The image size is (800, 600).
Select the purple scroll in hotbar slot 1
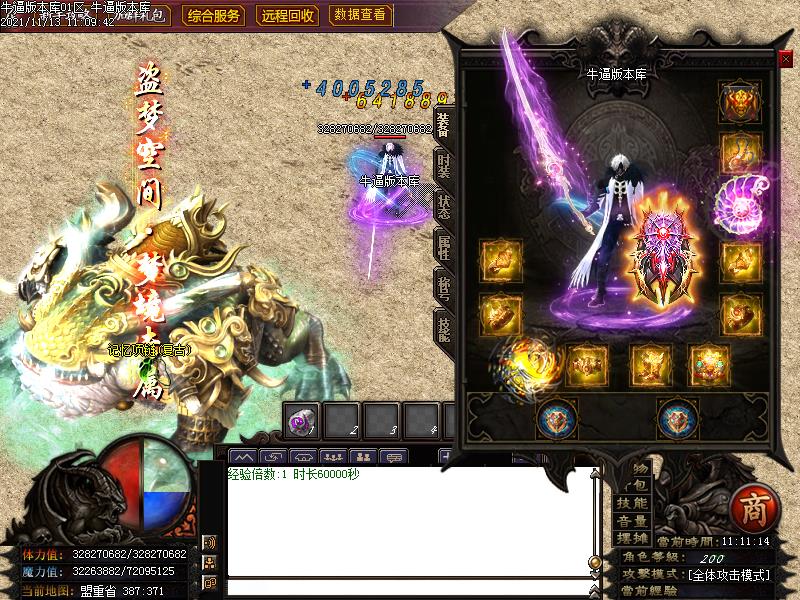(x=301, y=422)
